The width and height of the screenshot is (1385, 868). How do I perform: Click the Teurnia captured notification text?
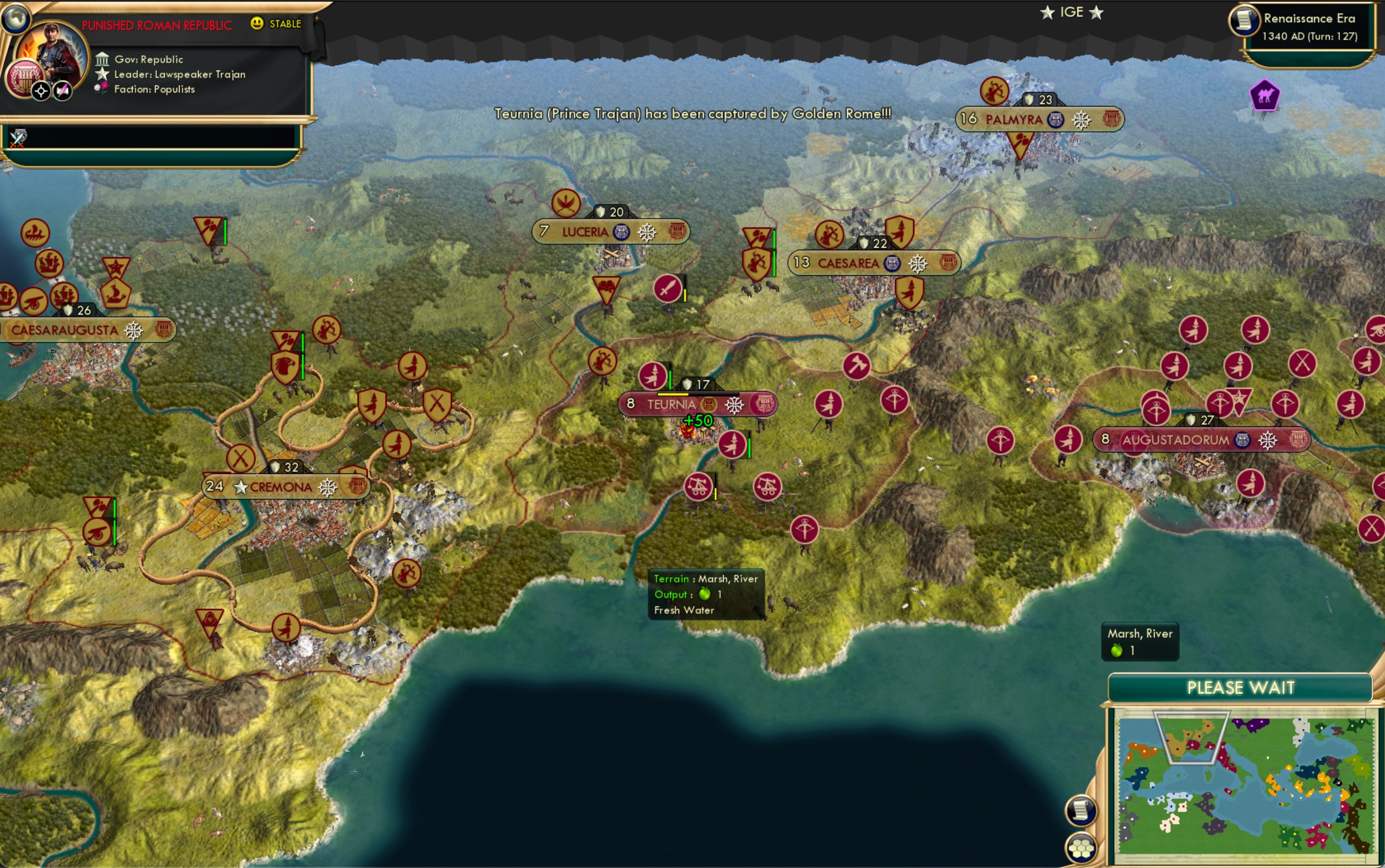point(691,115)
